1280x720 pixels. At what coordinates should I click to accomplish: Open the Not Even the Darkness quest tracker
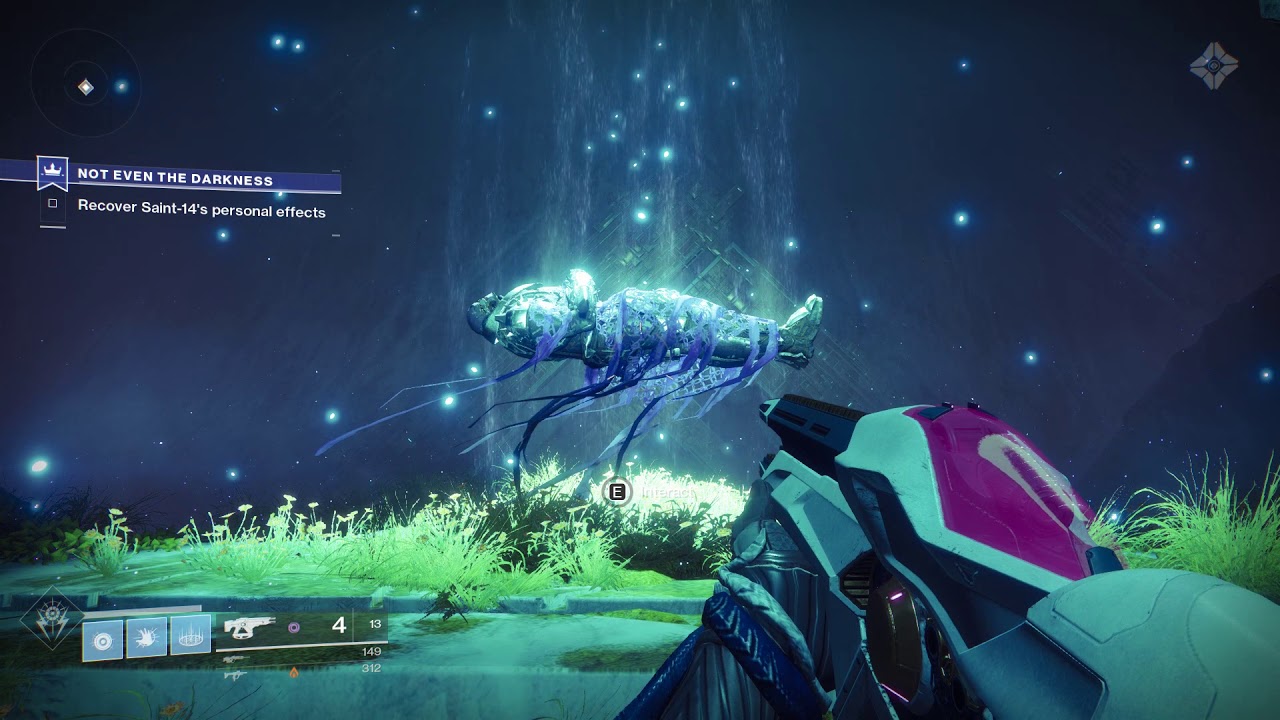coord(175,179)
